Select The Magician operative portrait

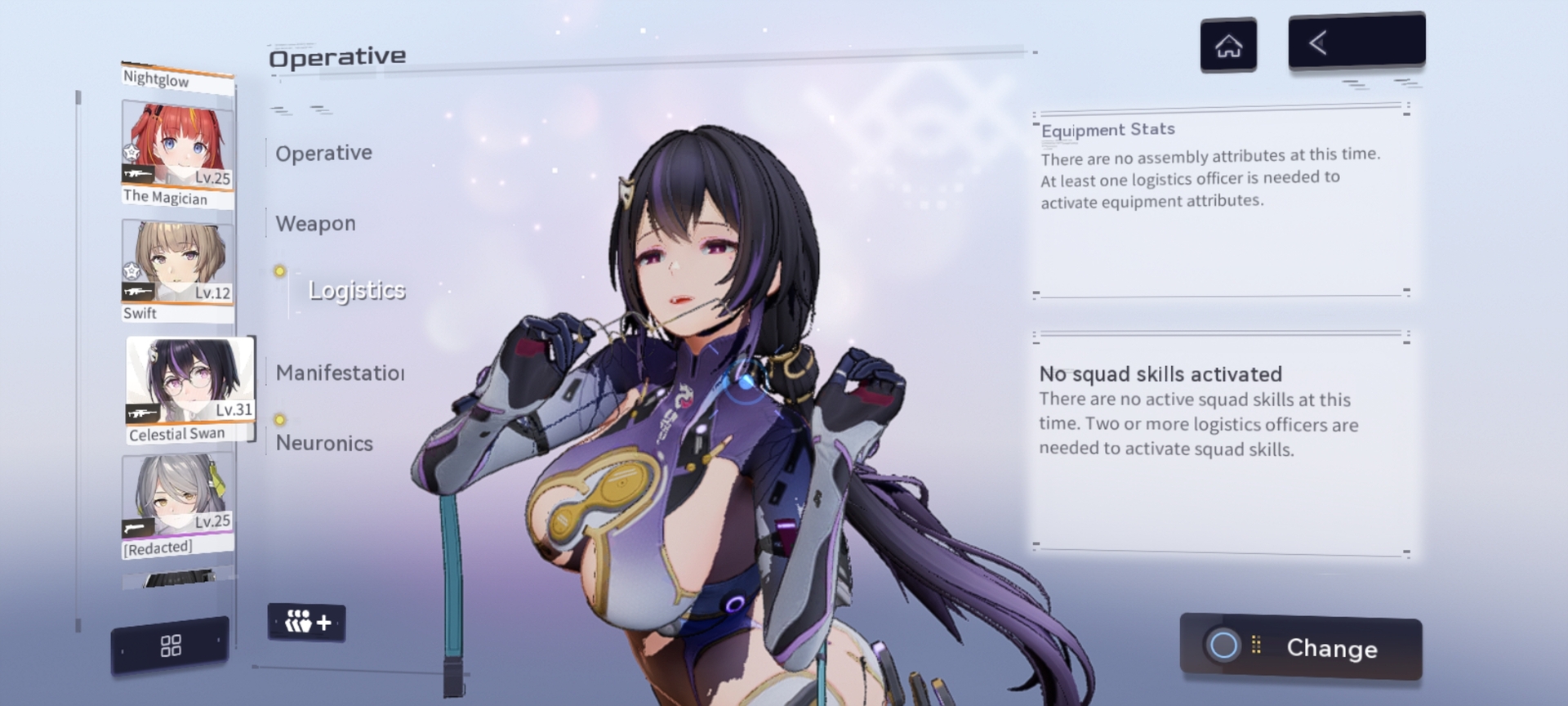177,153
